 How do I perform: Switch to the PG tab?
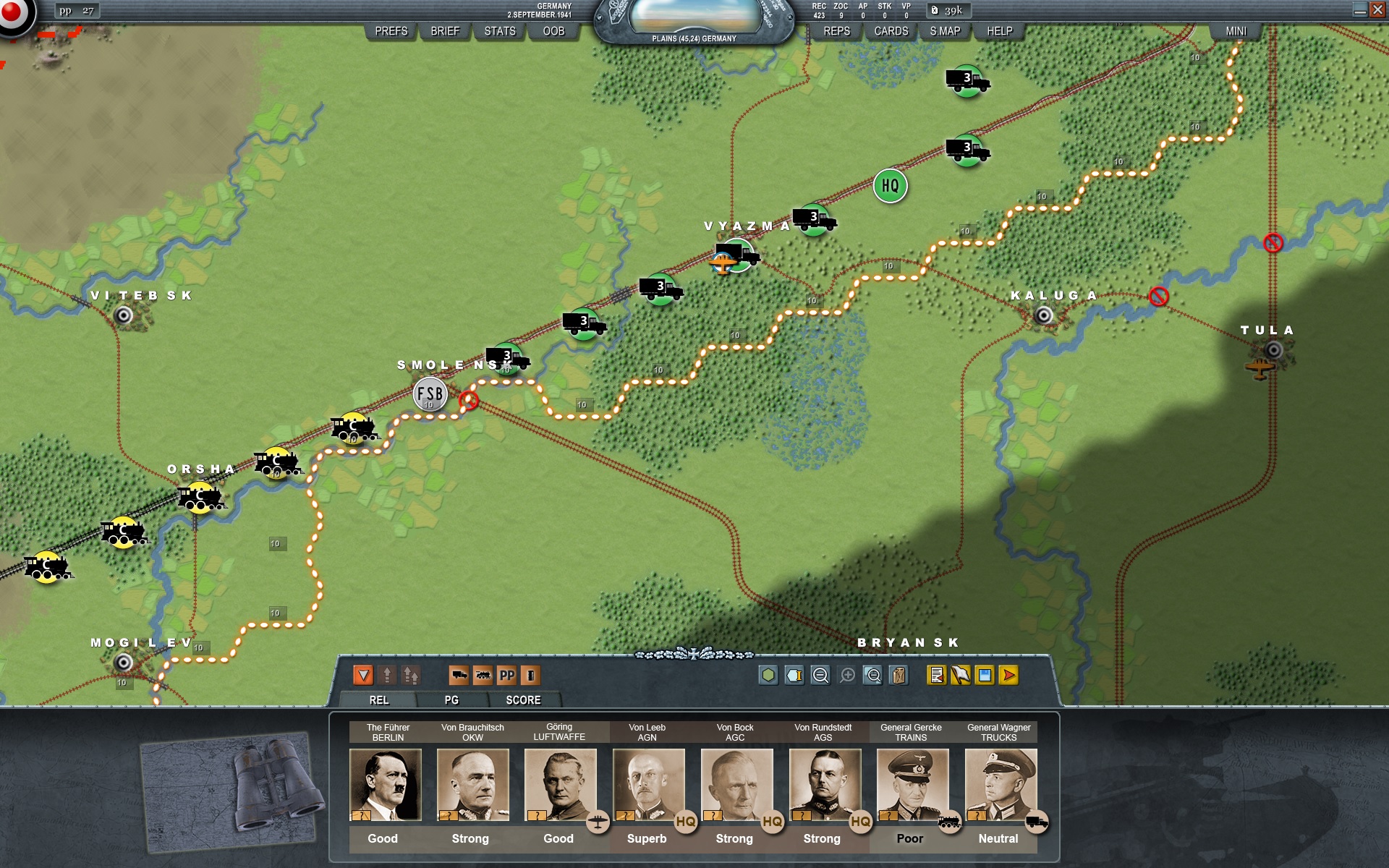tap(451, 700)
